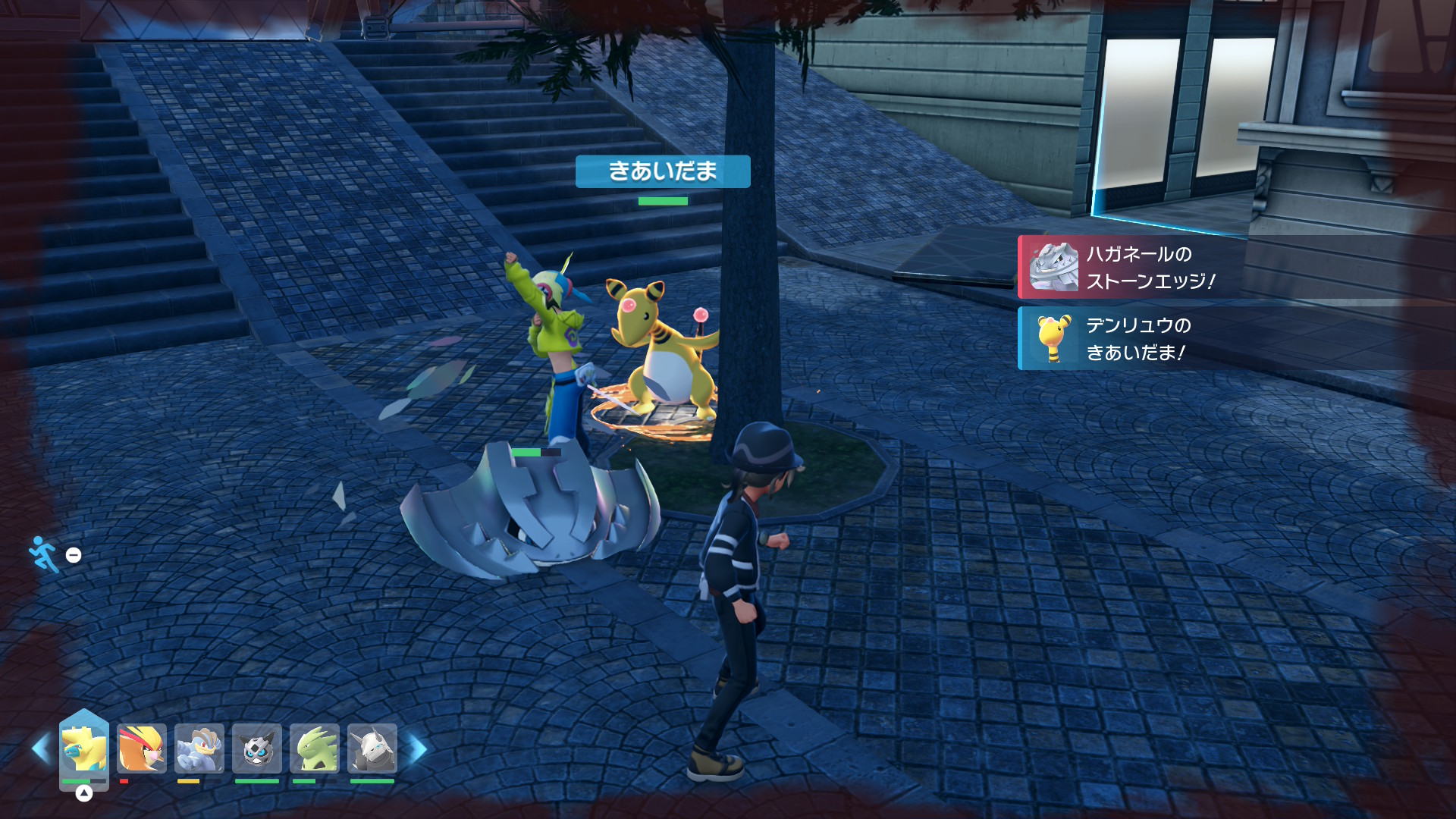Image resolution: width=1456 pixels, height=819 pixels.
Task: Click the left arrow beside the party bar
Action: point(41,748)
